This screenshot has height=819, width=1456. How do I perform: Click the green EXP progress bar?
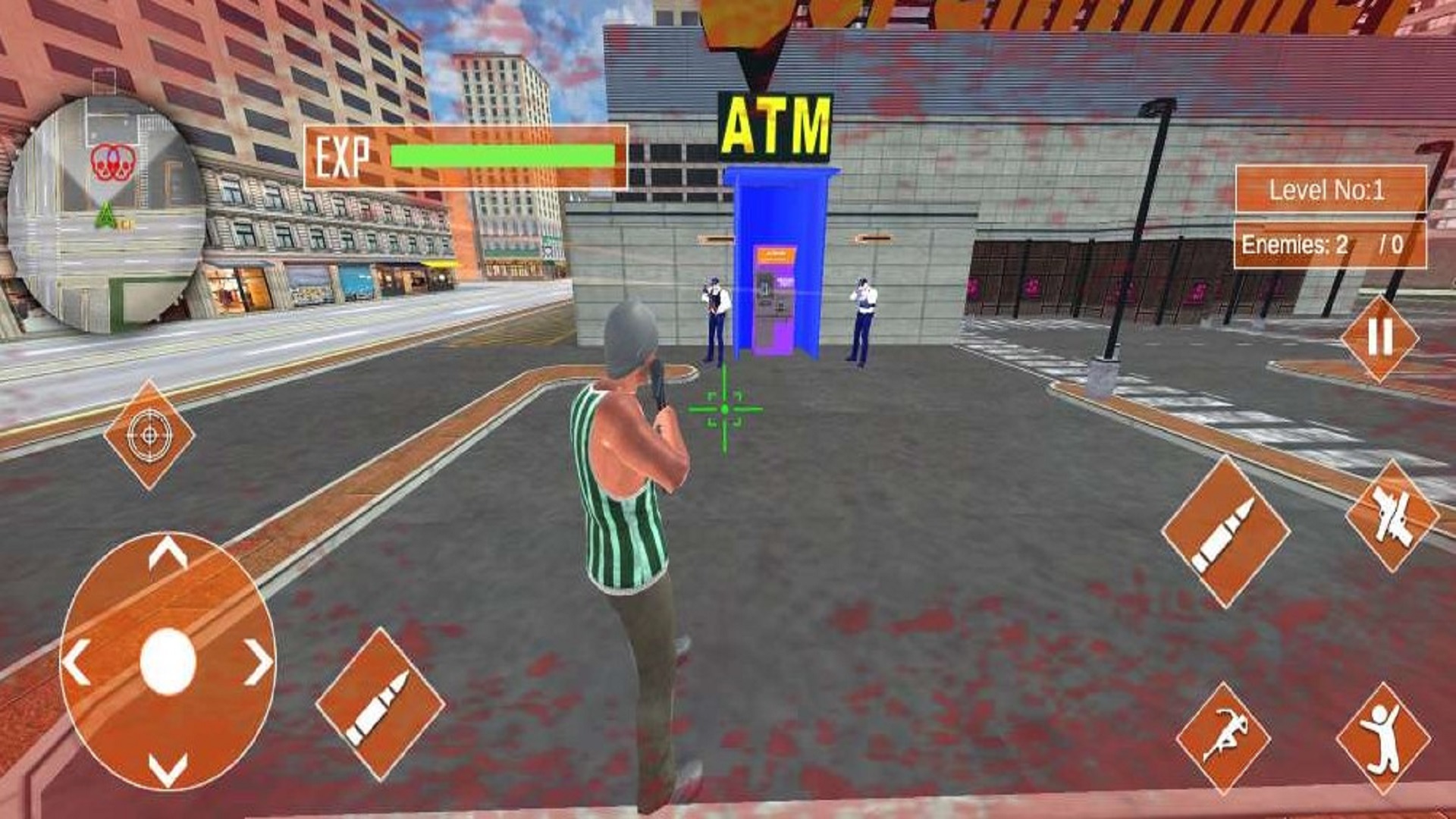click(x=500, y=154)
